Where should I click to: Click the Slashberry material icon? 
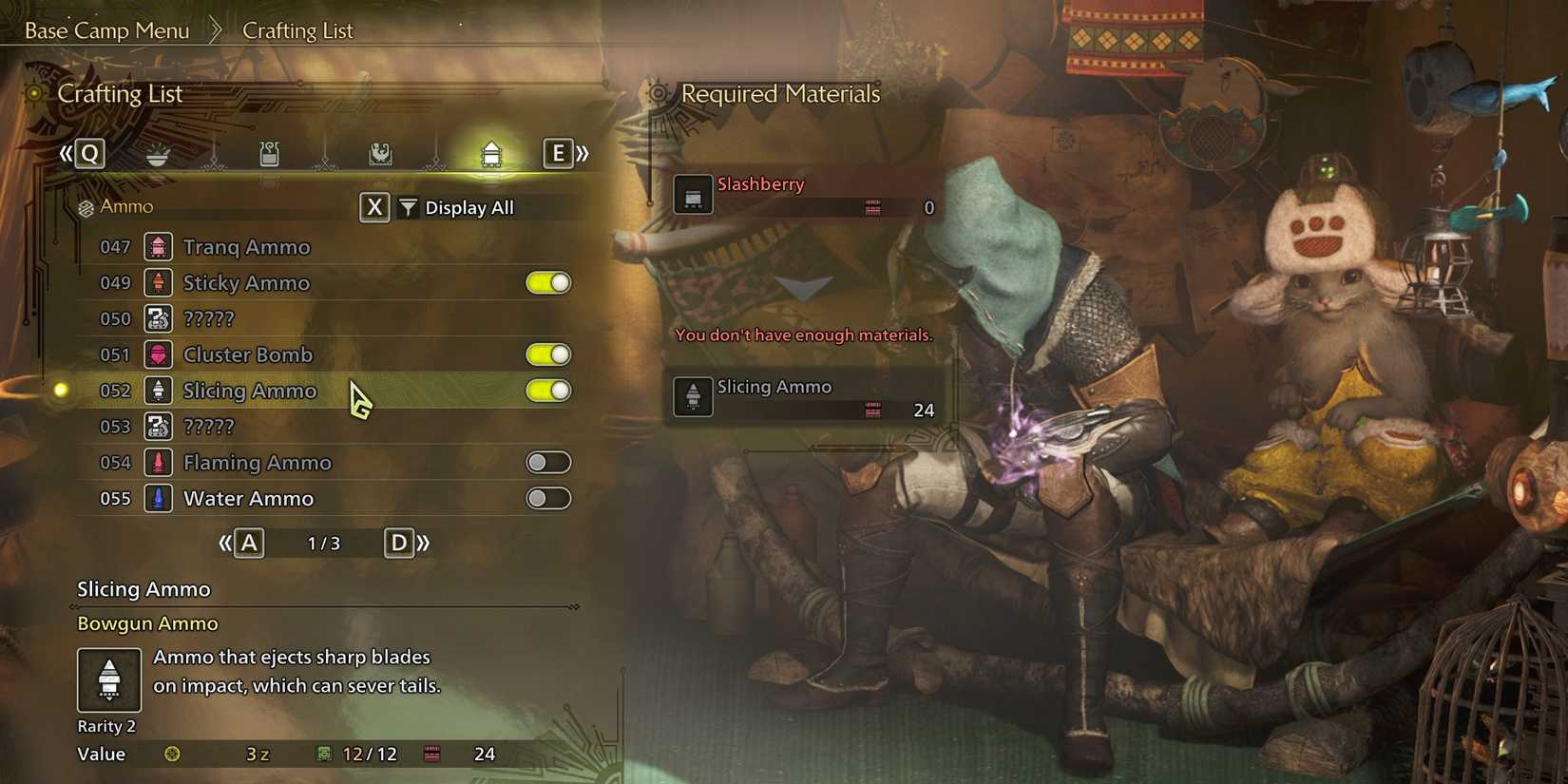pyautogui.click(x=693, y=194)
